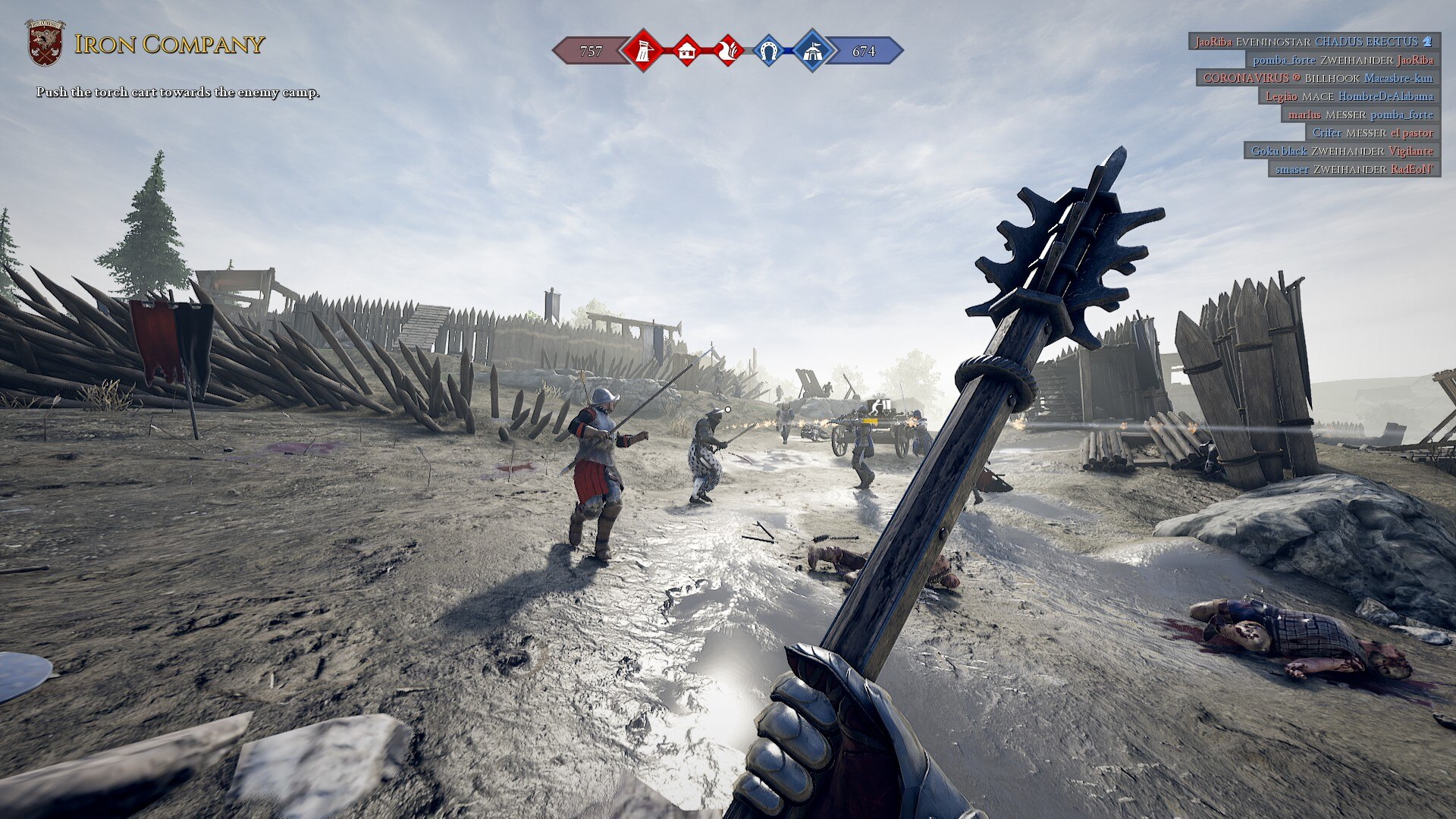Select the Legião Mace kill feed entry

tap(1349, 96)
